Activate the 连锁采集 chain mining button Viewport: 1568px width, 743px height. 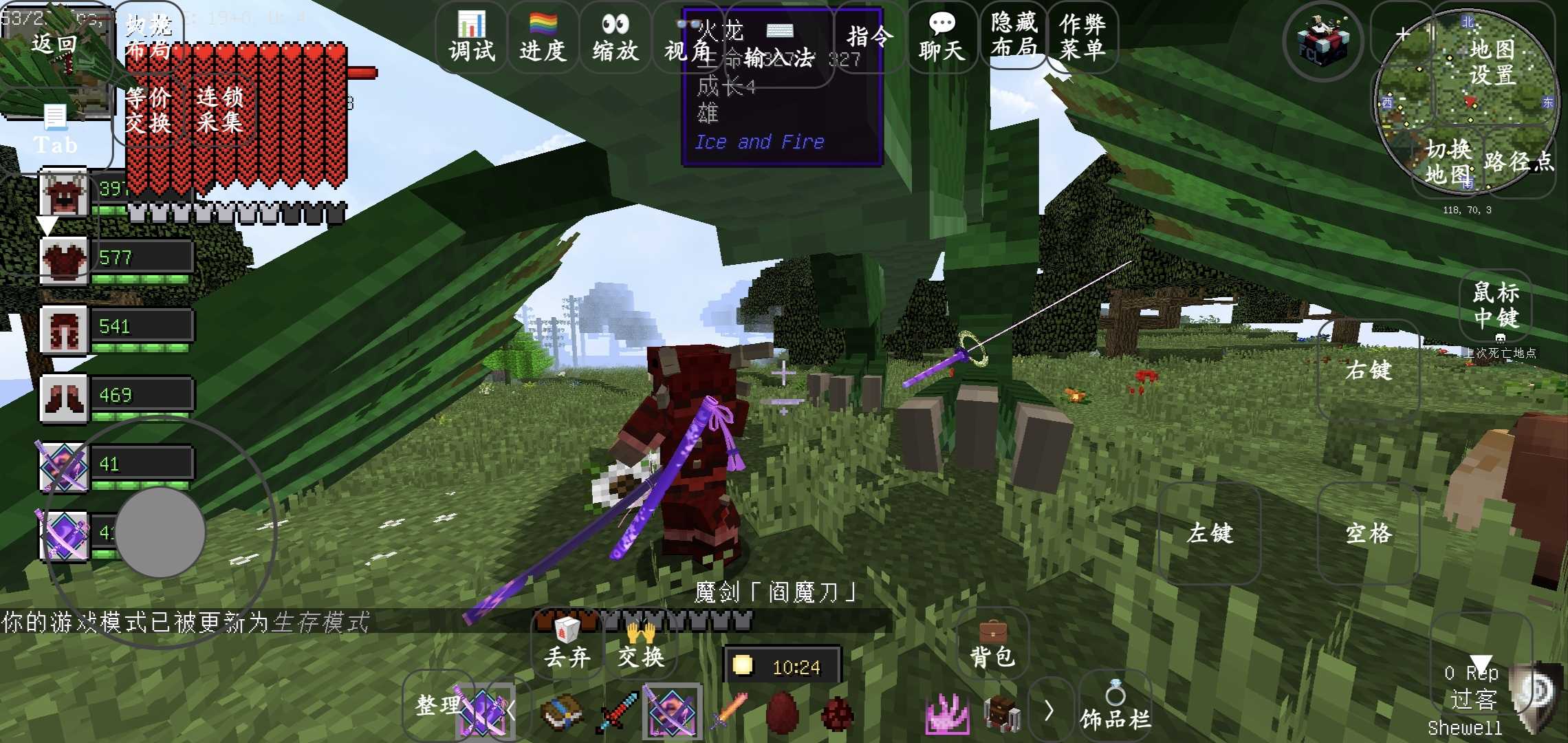tap(219, 110)
